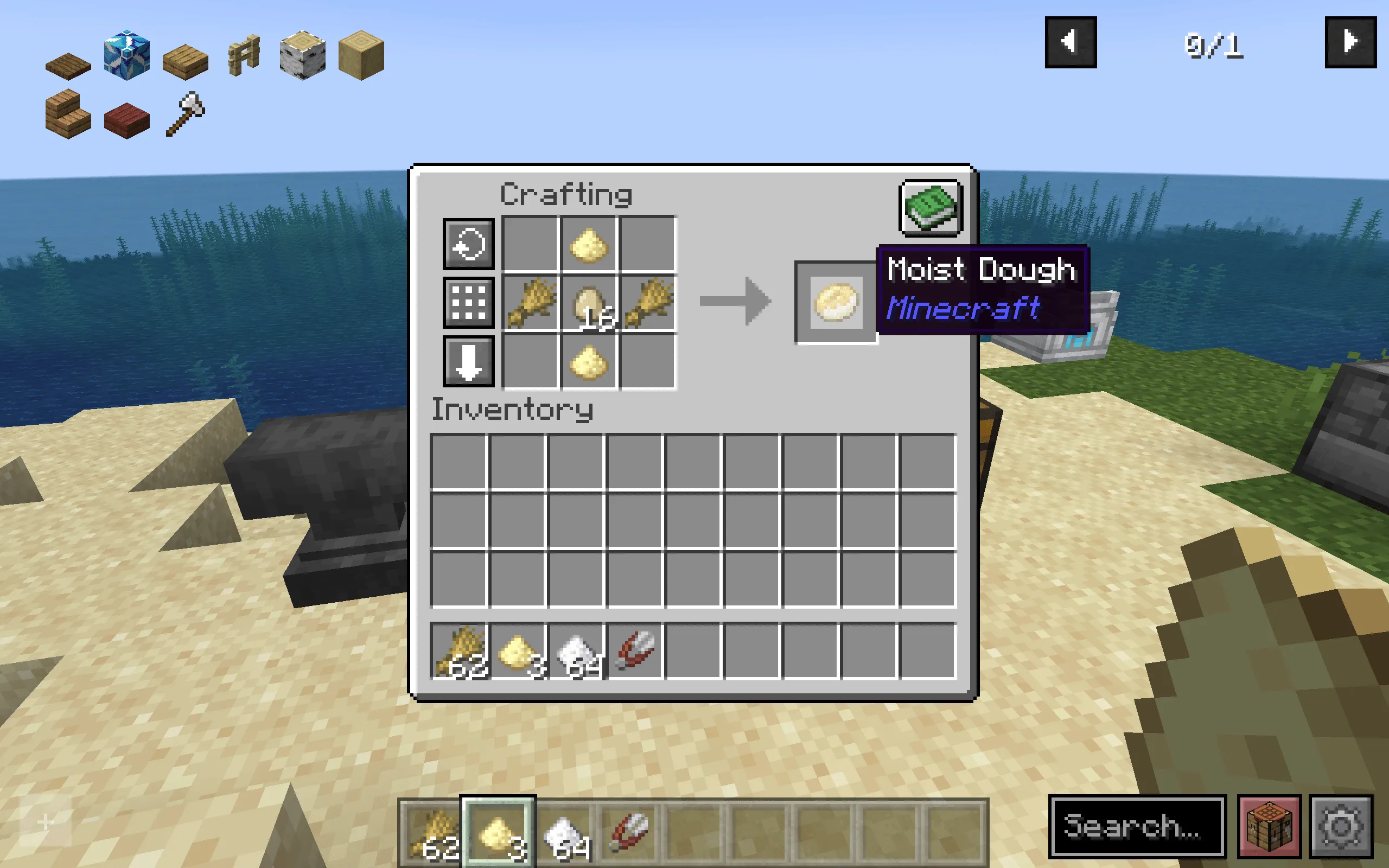Click the birch log icon at top left
The height and width of the screenshot is (868, 1389).
click(302, 56)
